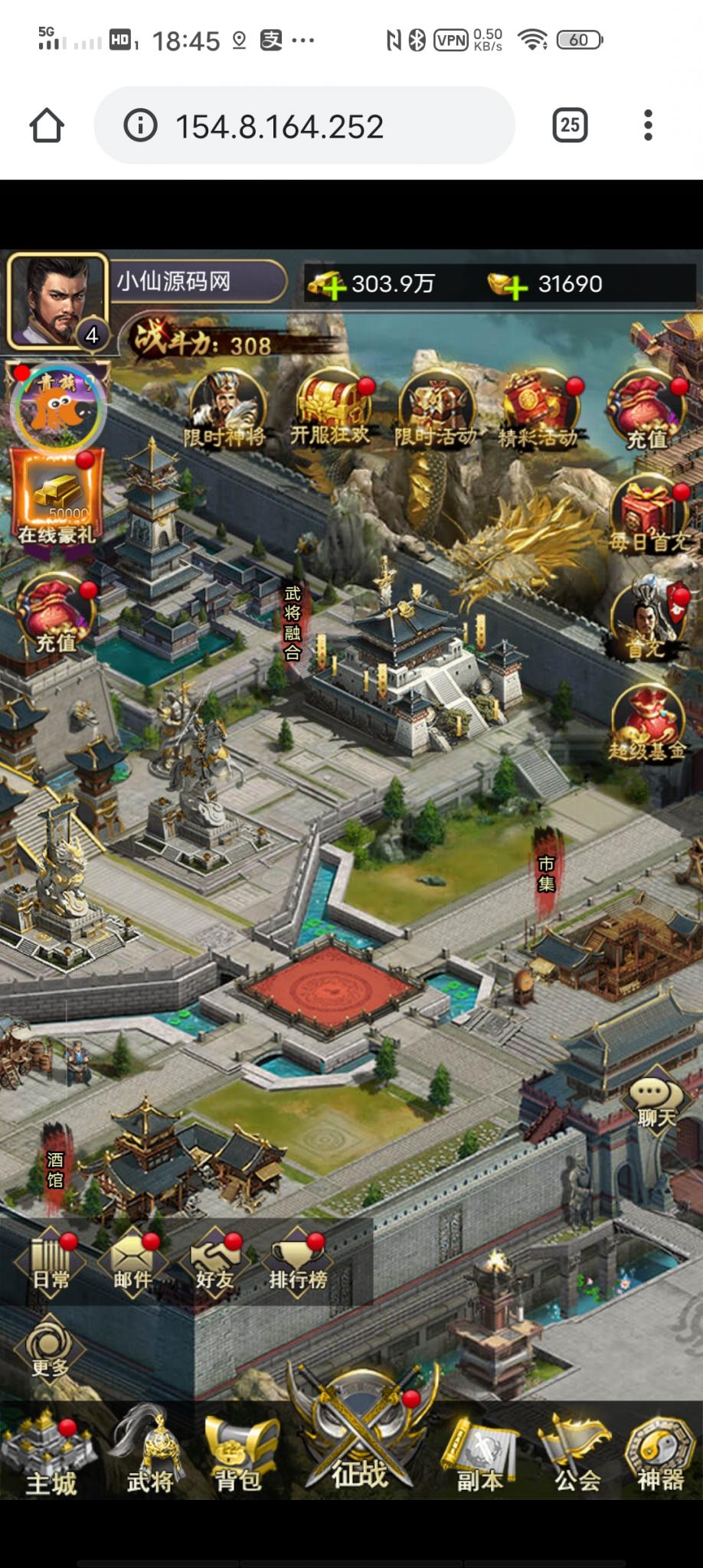This screenshot has height=1568, width=703.
Task: Expand the 更多 menu
Action: point(50,1347)
